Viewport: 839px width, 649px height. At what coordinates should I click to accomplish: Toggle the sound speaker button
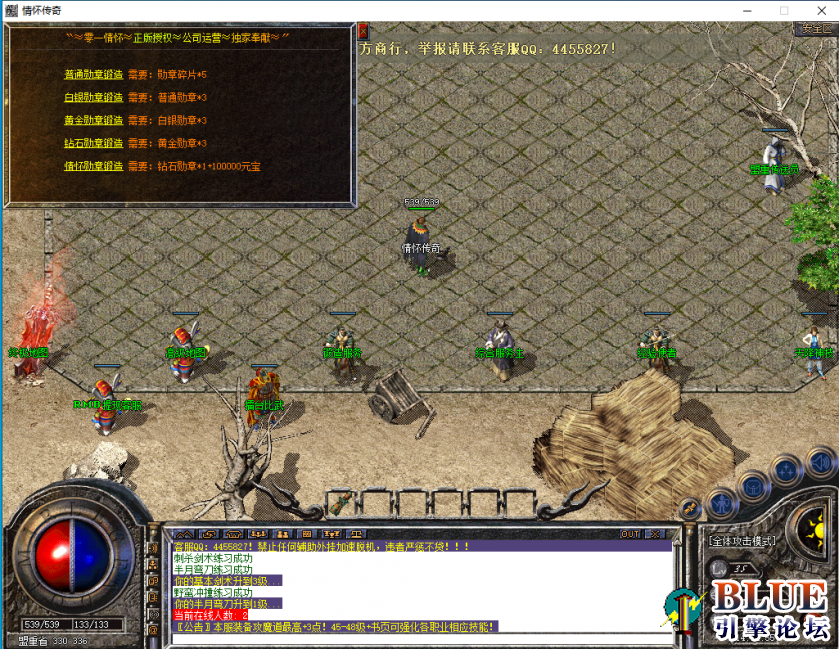(x=822, y=462)
